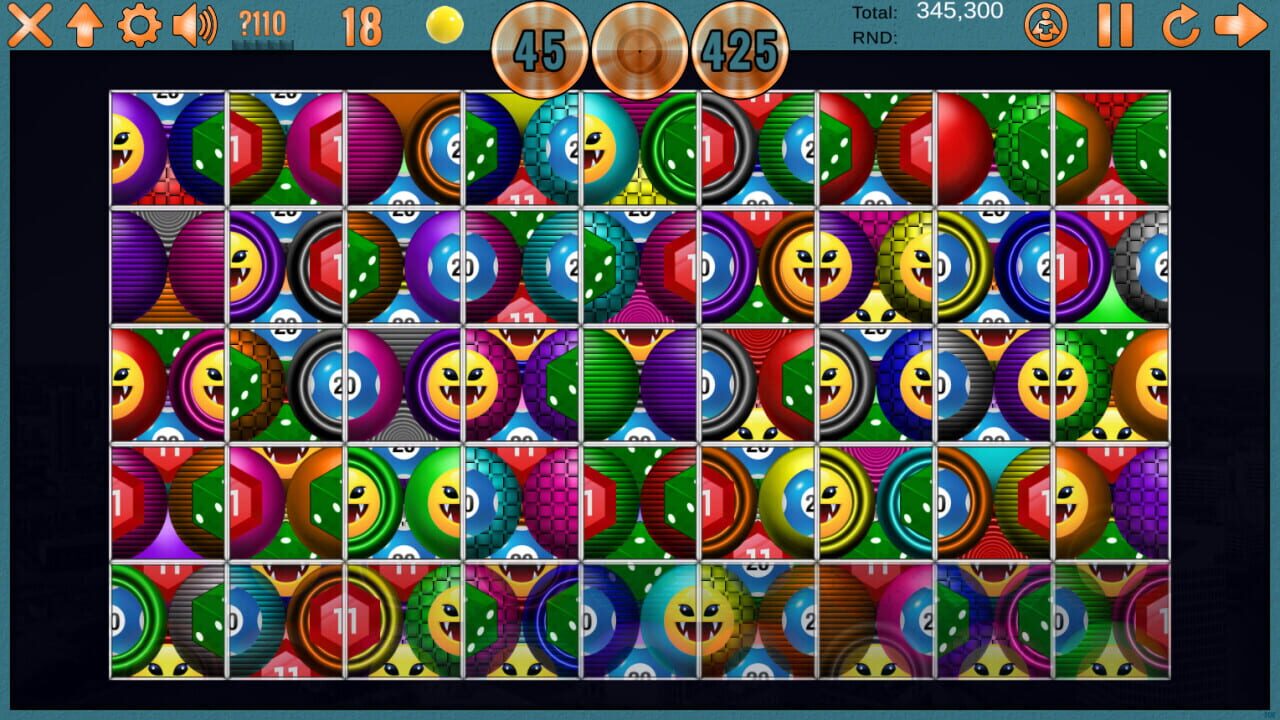
Task: Click the bronze 45 counter disc
Action: click(538, 45)
